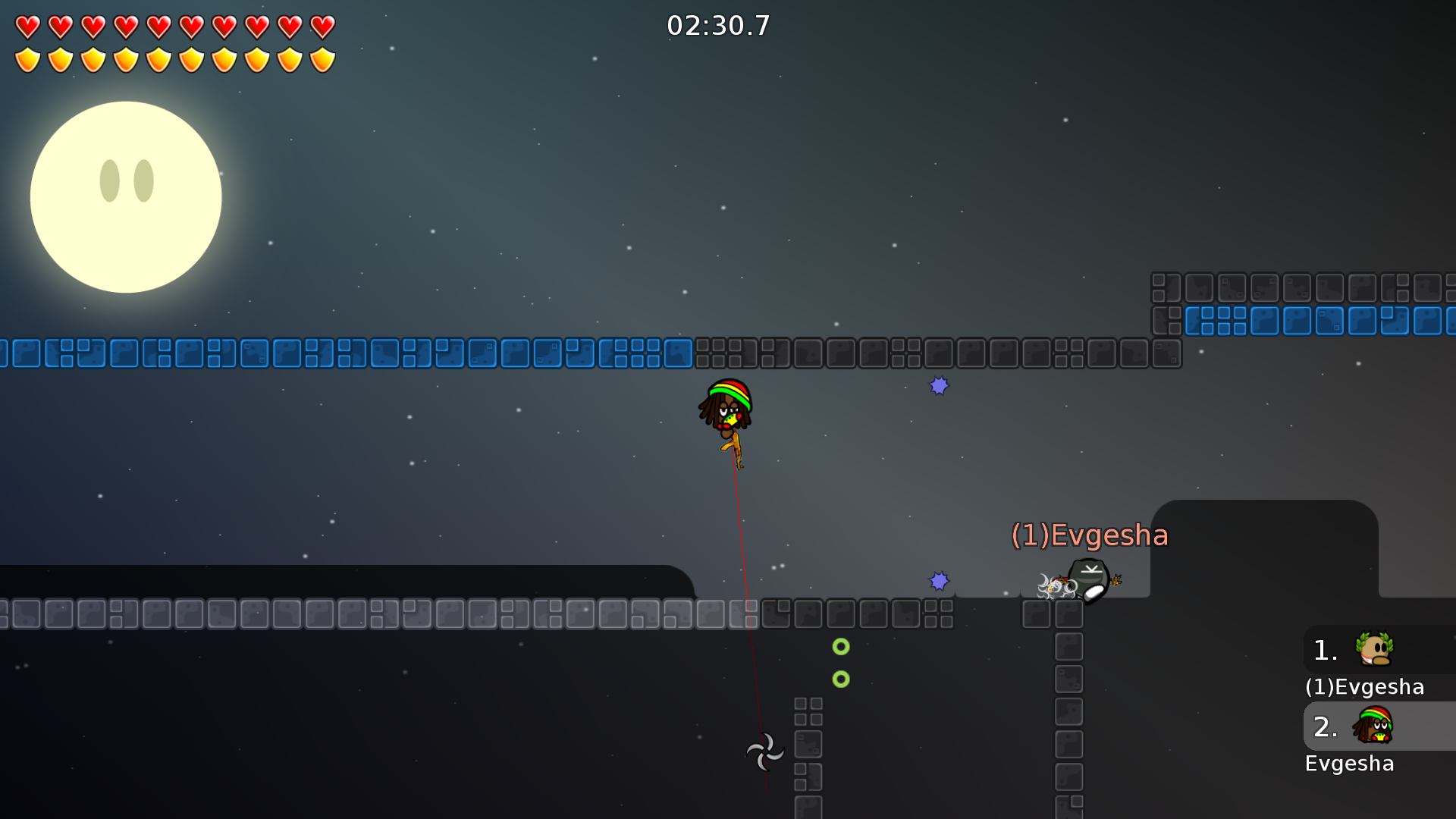The width and height of the screenshot is (1456, 819).
Task: Click the lower green ring pickup
Action: (x=840, y=678)
